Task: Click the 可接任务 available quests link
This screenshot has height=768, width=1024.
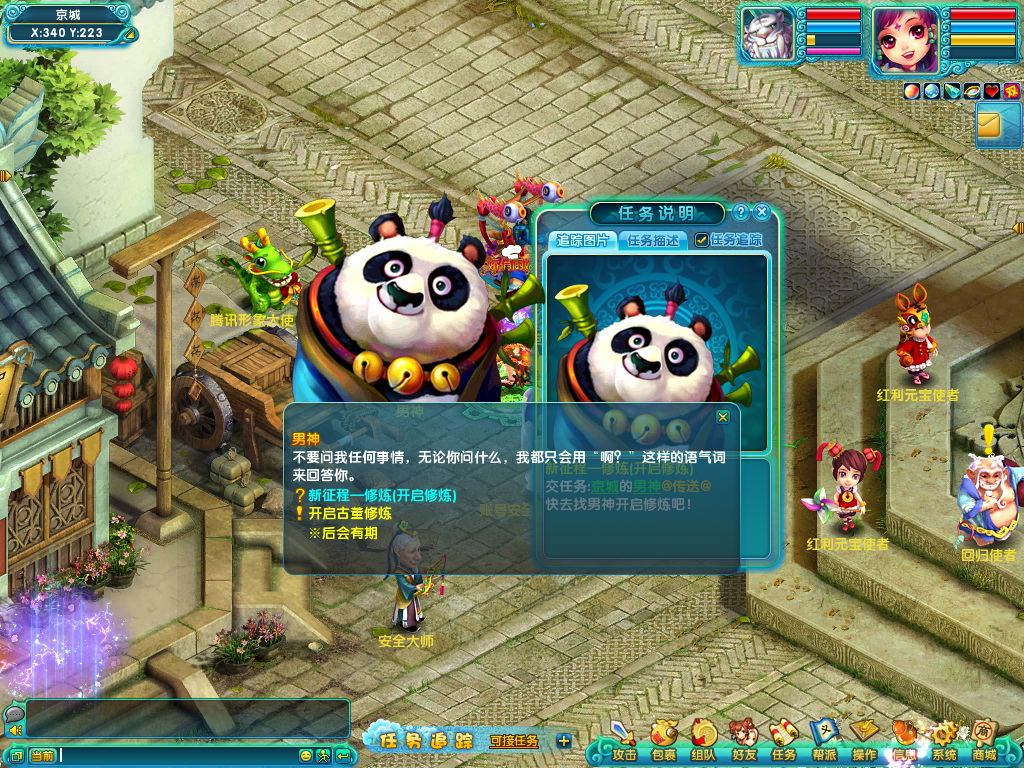Action: click(514, 741)
